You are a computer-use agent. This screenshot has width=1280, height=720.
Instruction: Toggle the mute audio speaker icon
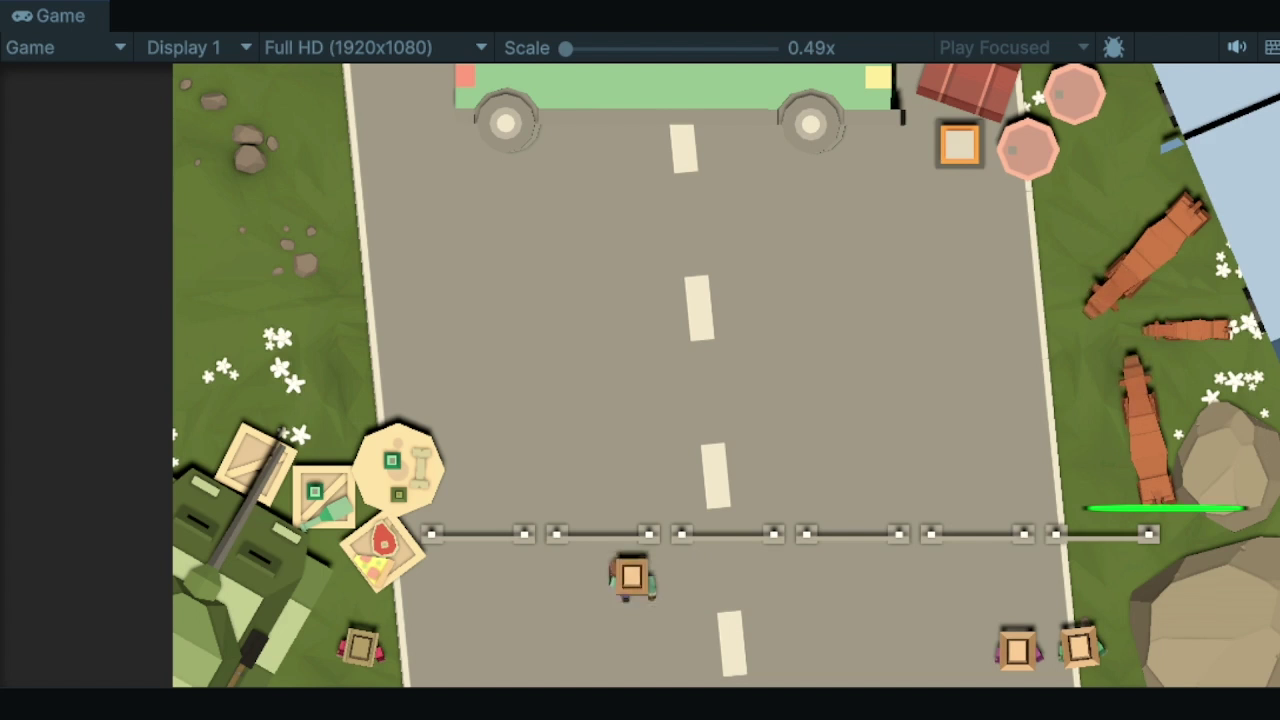point(1237,48)
